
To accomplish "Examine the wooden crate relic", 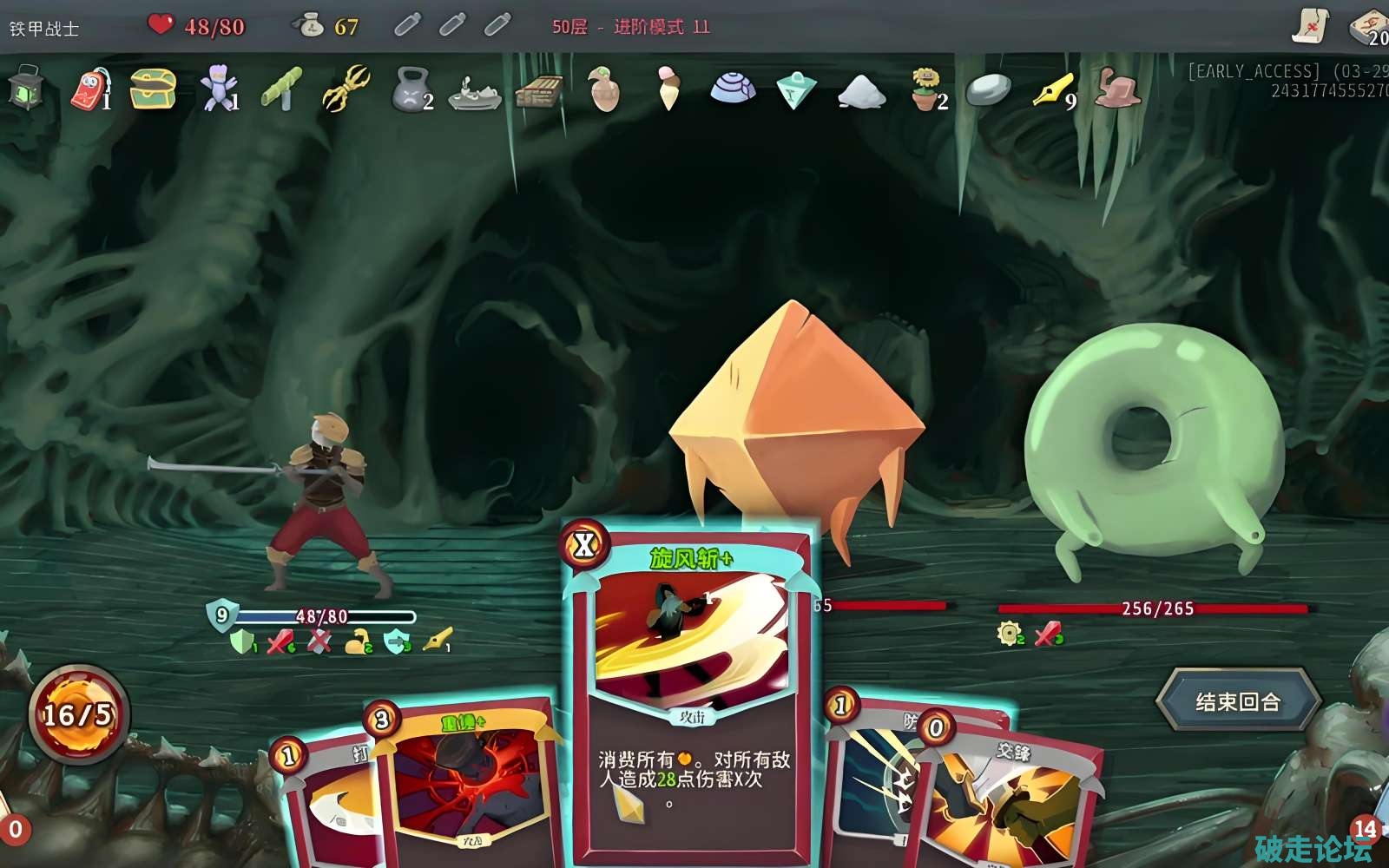I will (x=538, y=89).
